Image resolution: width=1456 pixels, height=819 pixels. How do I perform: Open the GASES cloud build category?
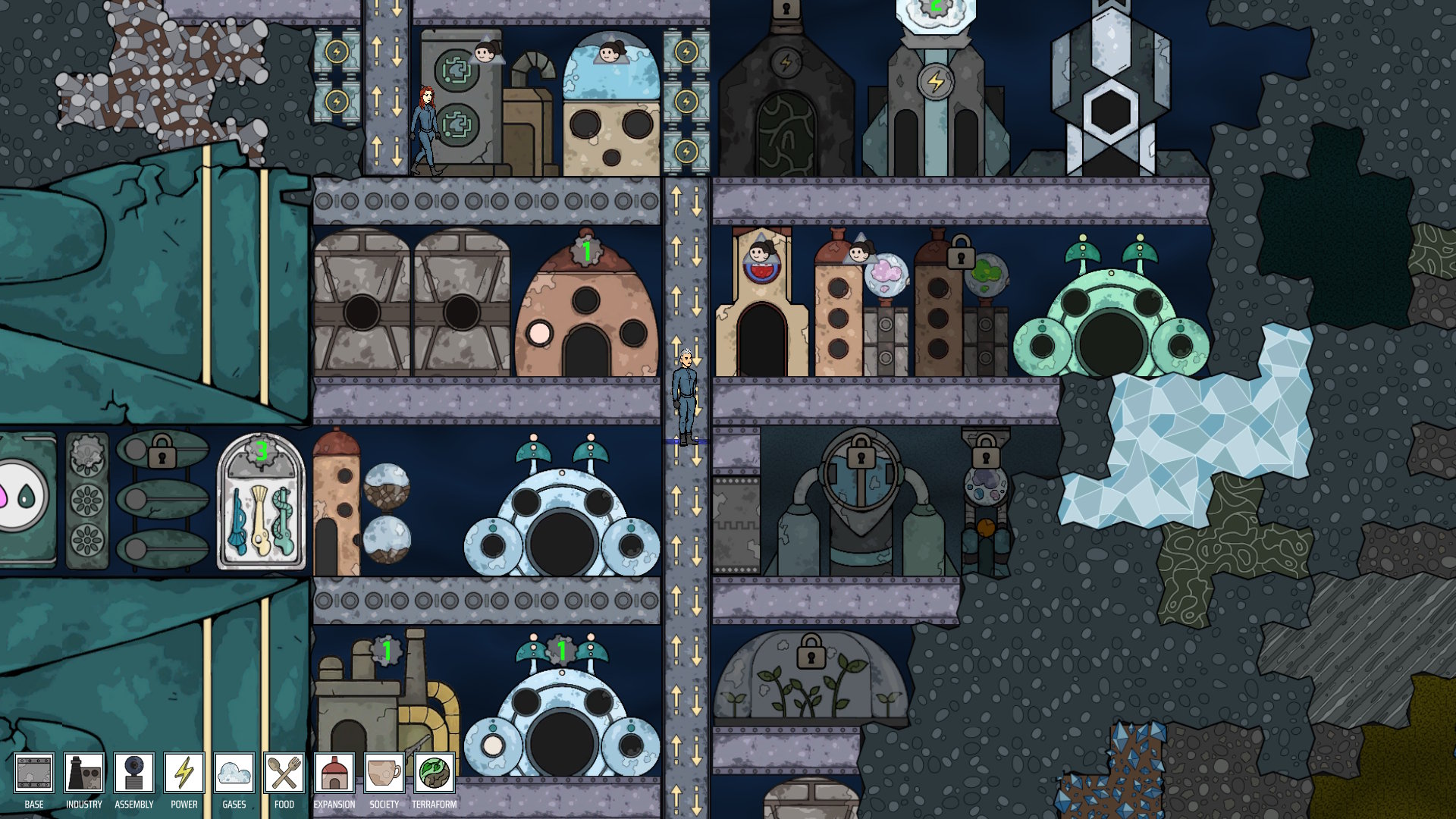tap(234, 773)
